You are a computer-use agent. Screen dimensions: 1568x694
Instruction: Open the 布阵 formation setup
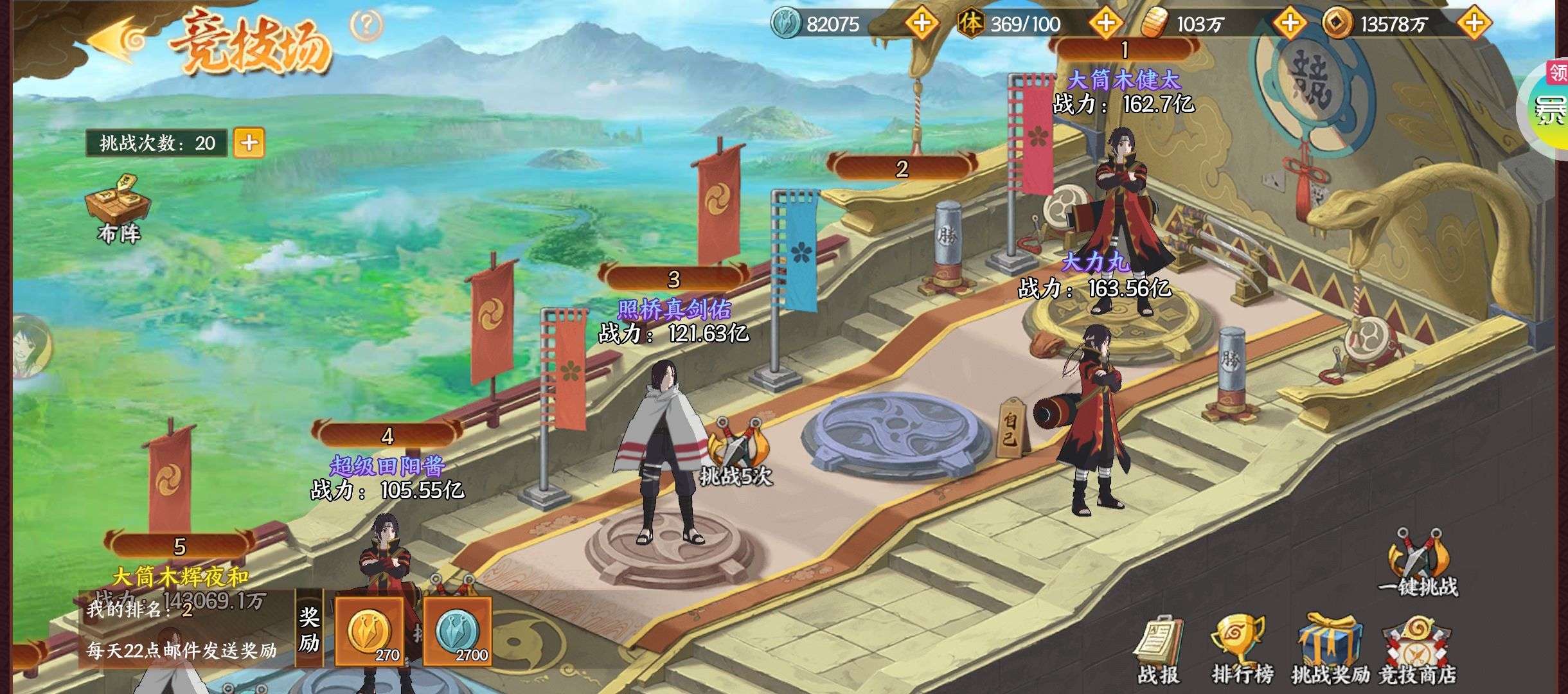120,209
